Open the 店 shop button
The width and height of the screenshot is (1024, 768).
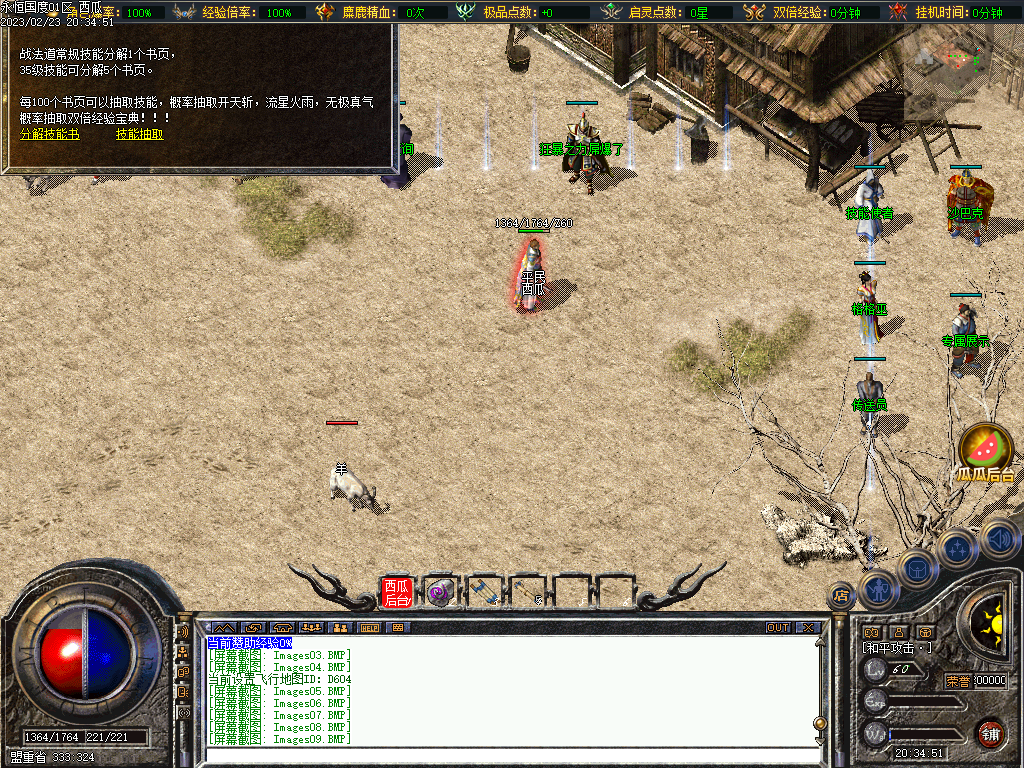842,594
